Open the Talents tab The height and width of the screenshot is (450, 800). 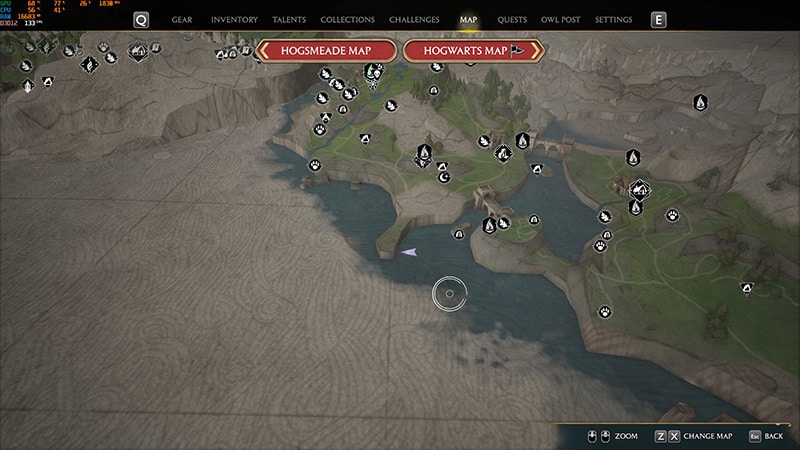coord(289,20)
